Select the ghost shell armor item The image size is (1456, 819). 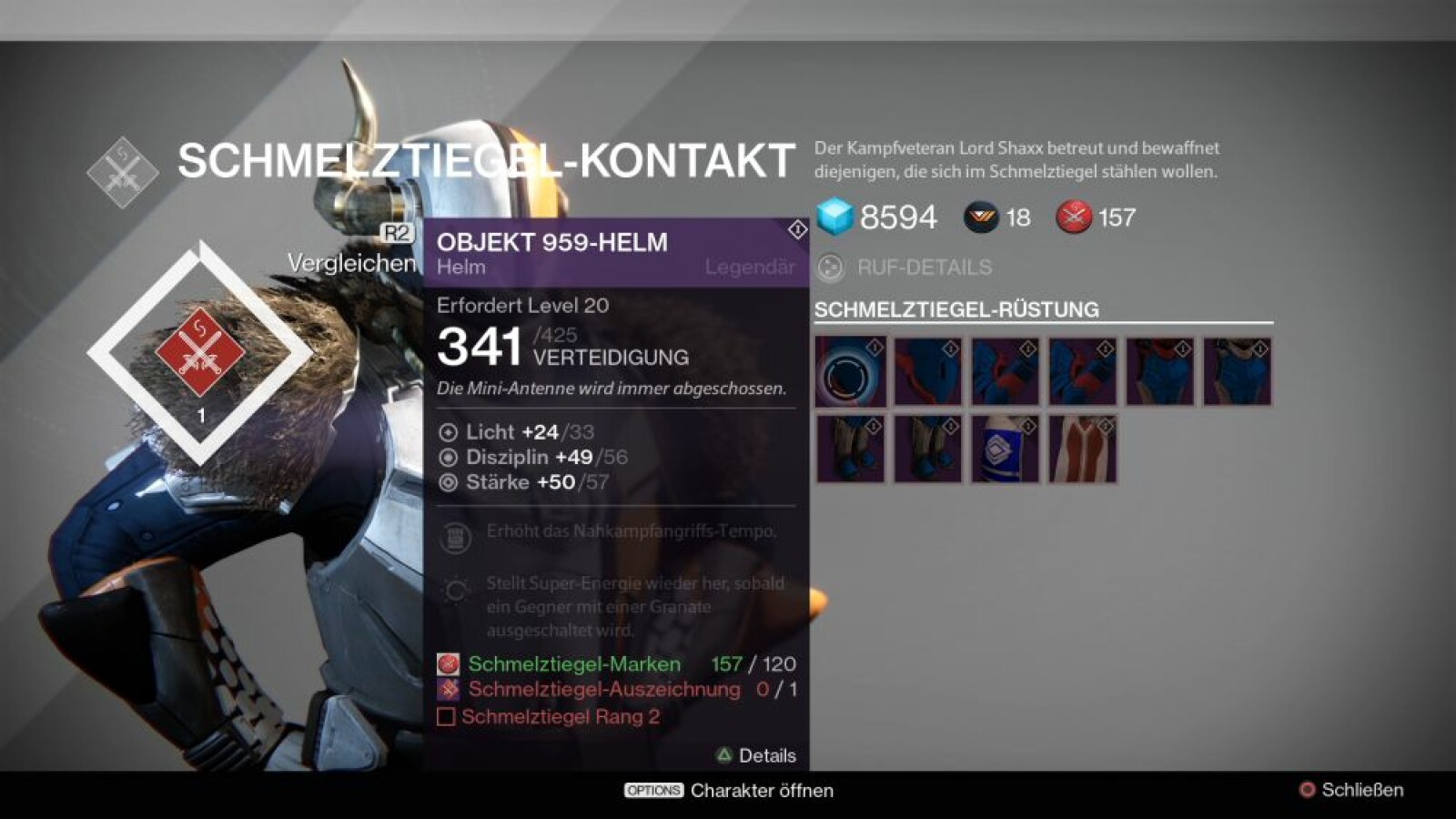click(x=850, y=371)
